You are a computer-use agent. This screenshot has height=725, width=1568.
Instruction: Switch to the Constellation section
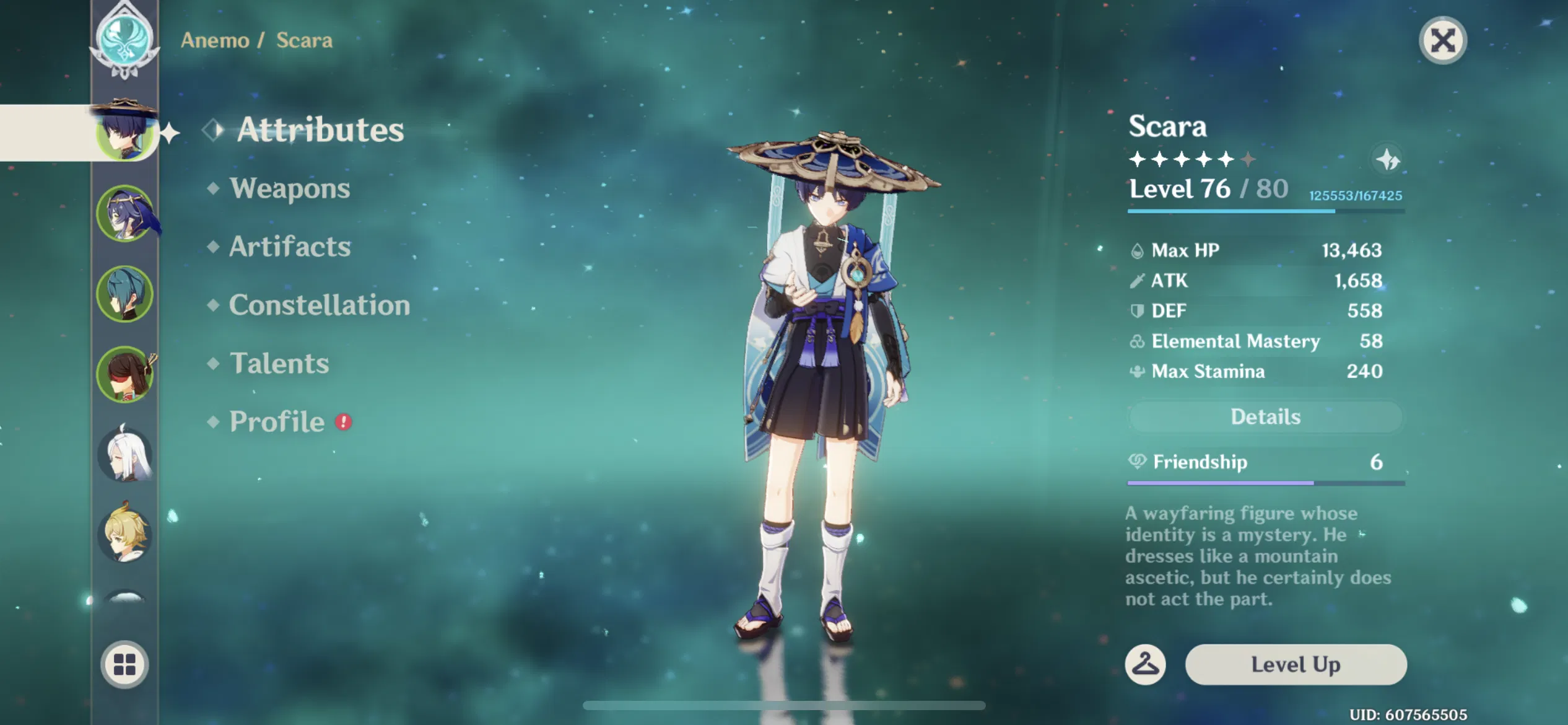click(x=319, y=305)
